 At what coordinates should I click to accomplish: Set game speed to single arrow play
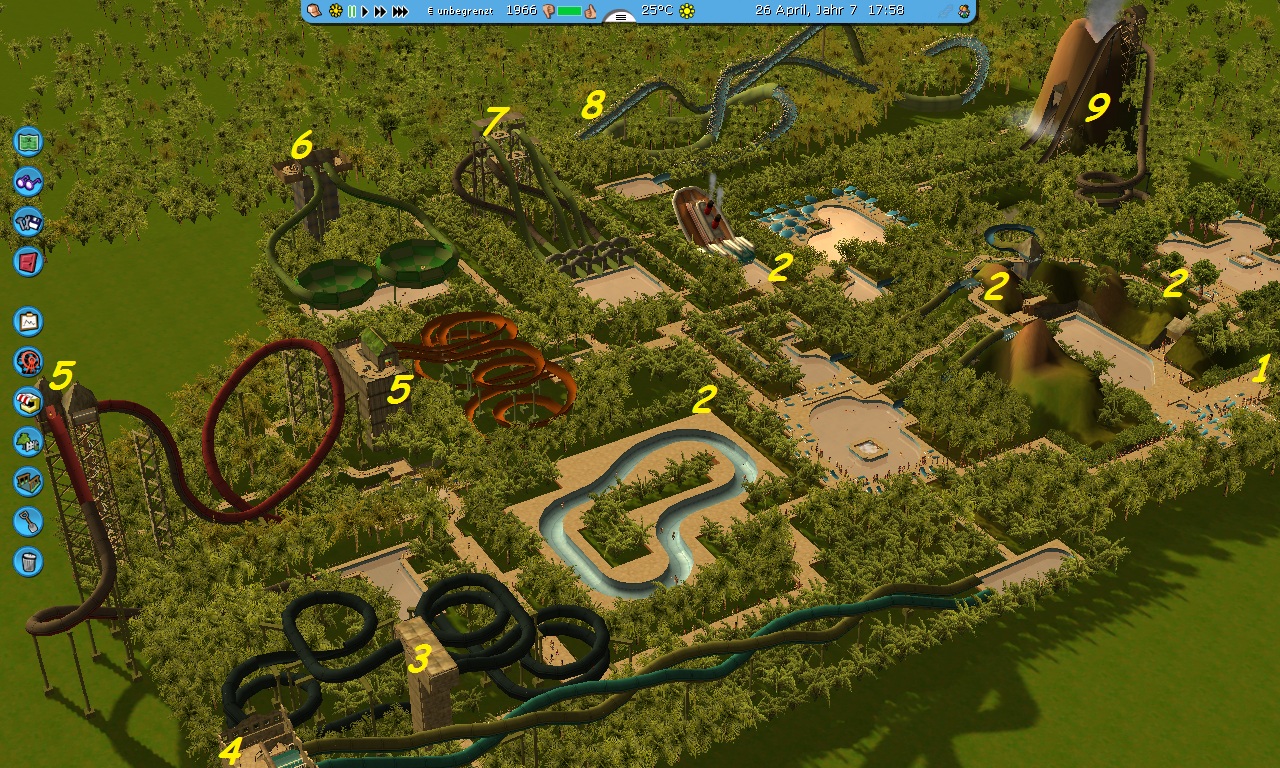tap(365, 11)
